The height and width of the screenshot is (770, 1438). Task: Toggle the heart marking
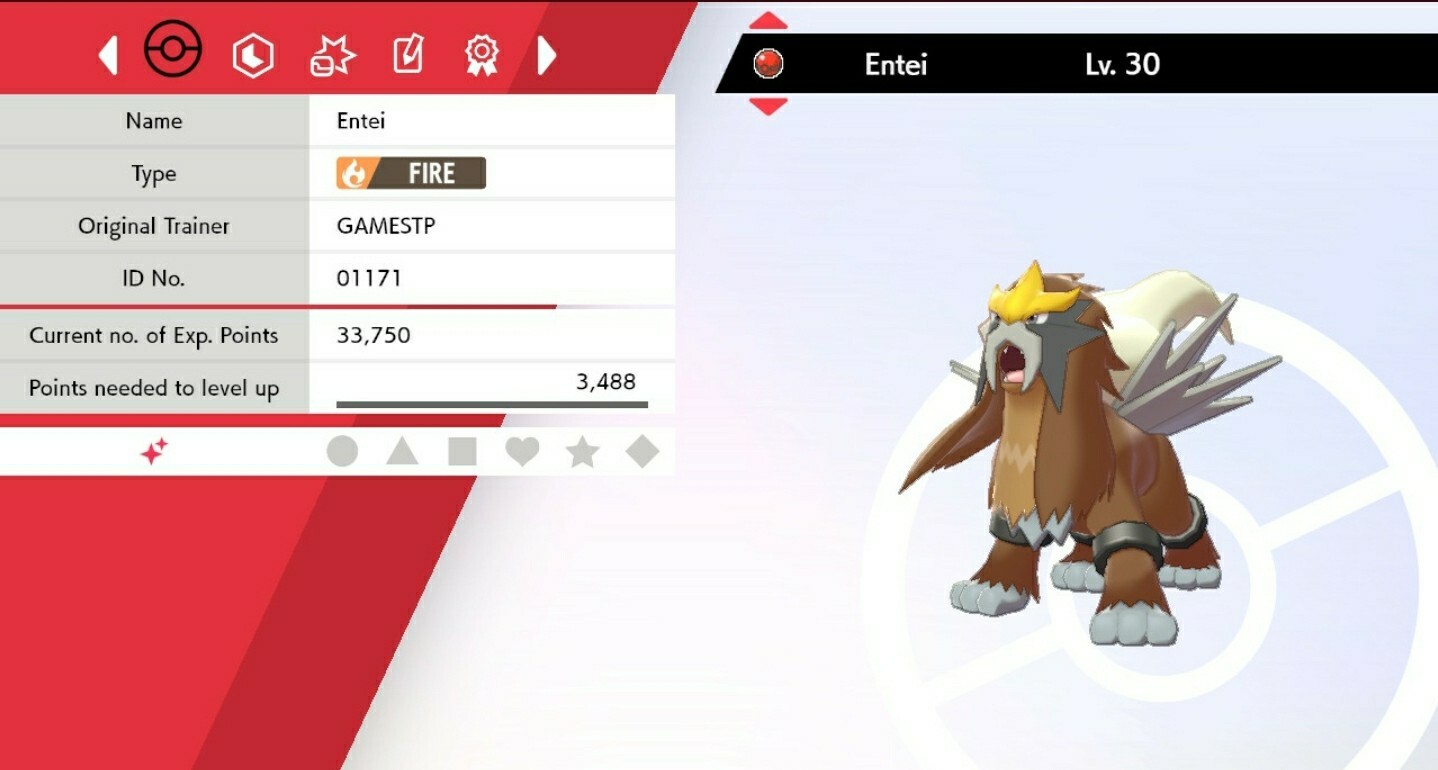pos(523,452)
